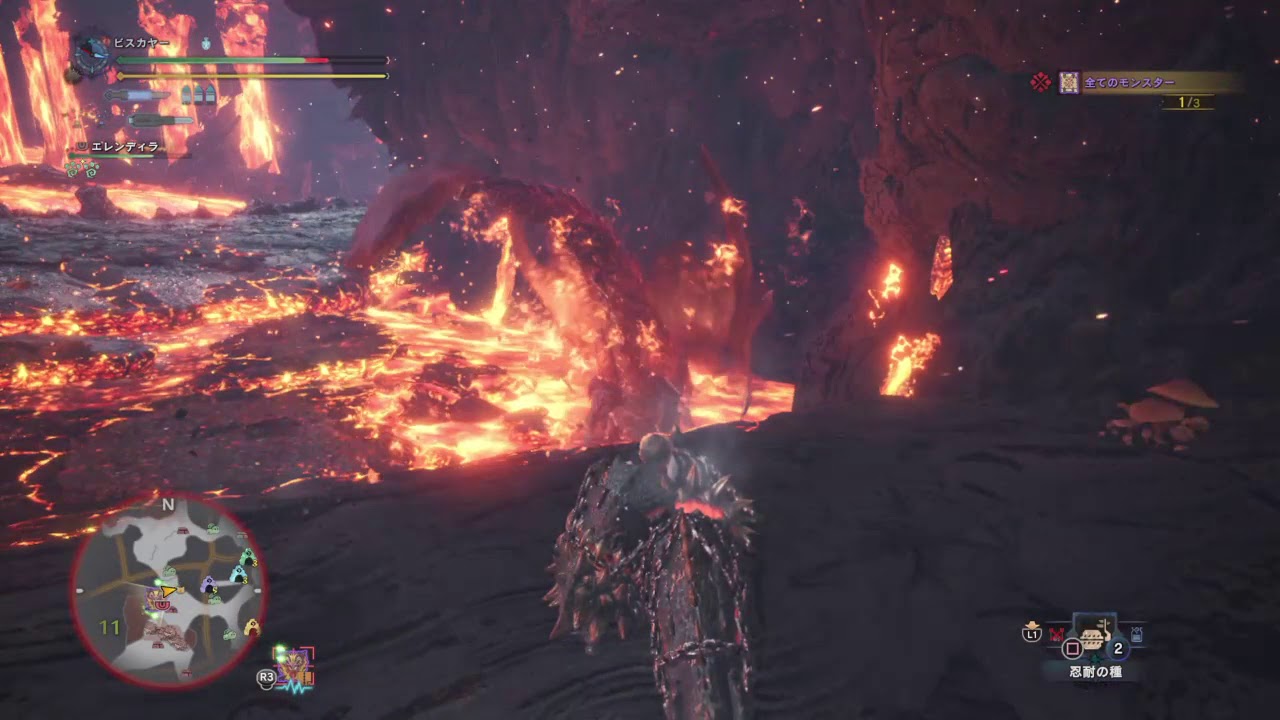The image size is (1280, 720).
Task: Select the quest clock emblem by the player name
Action: pyautogui.click(x=92, y=57)
